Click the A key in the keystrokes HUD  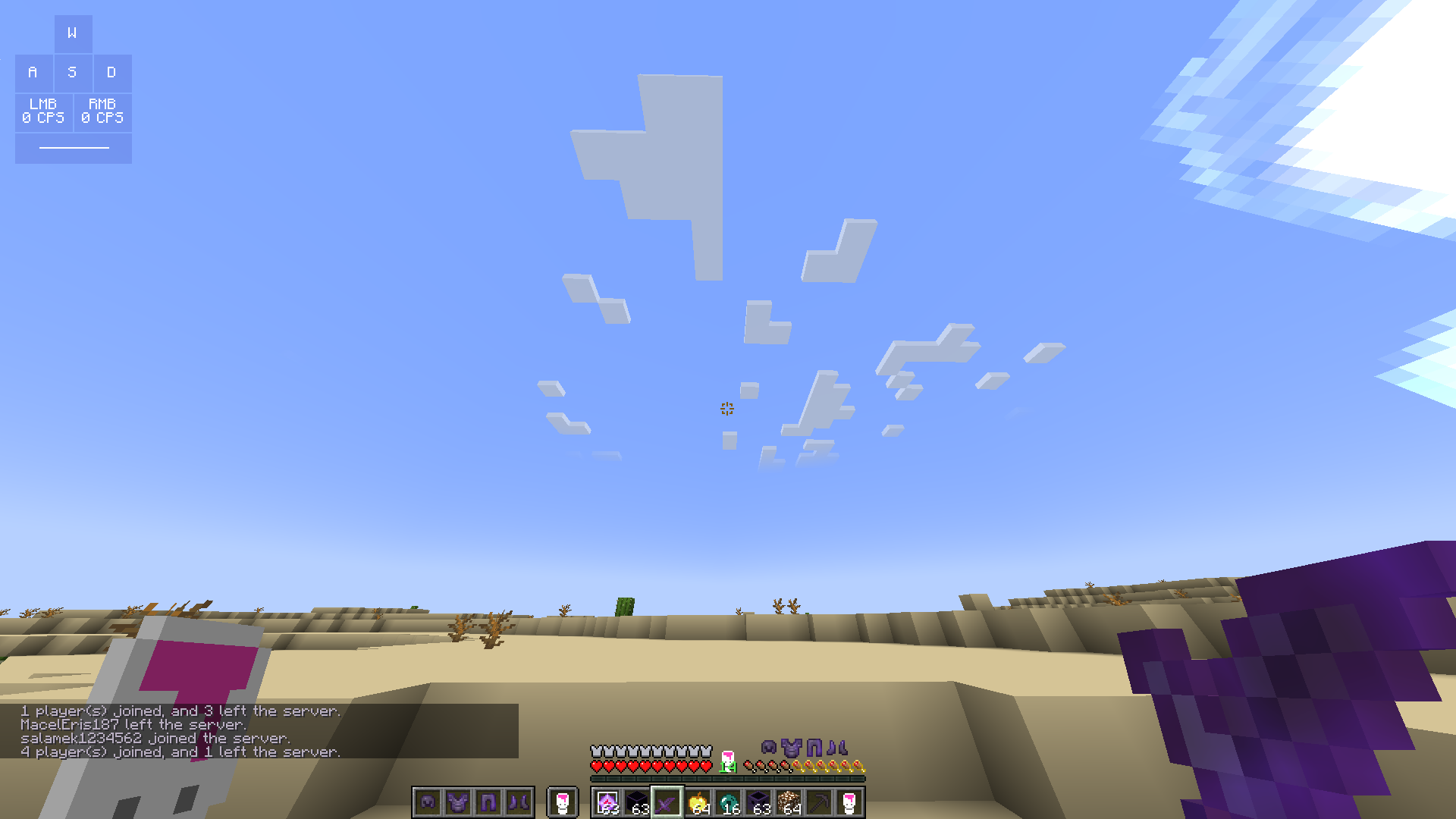tap(33, 73)
